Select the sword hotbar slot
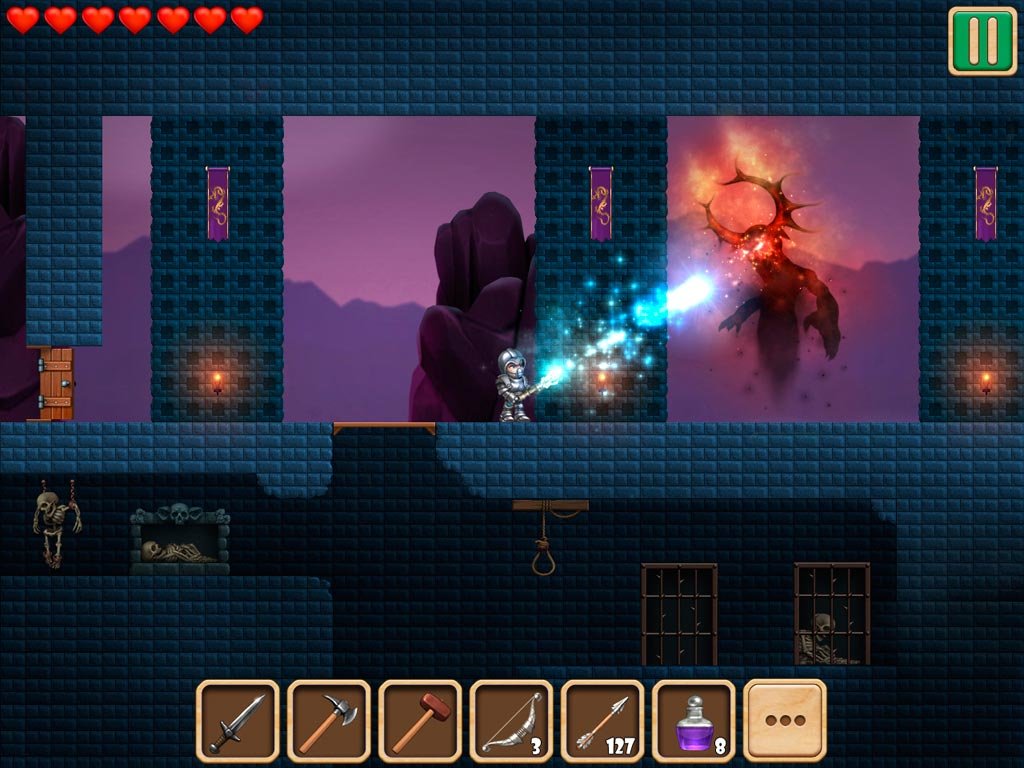1024x768 pixels. (x=237, y=721)
